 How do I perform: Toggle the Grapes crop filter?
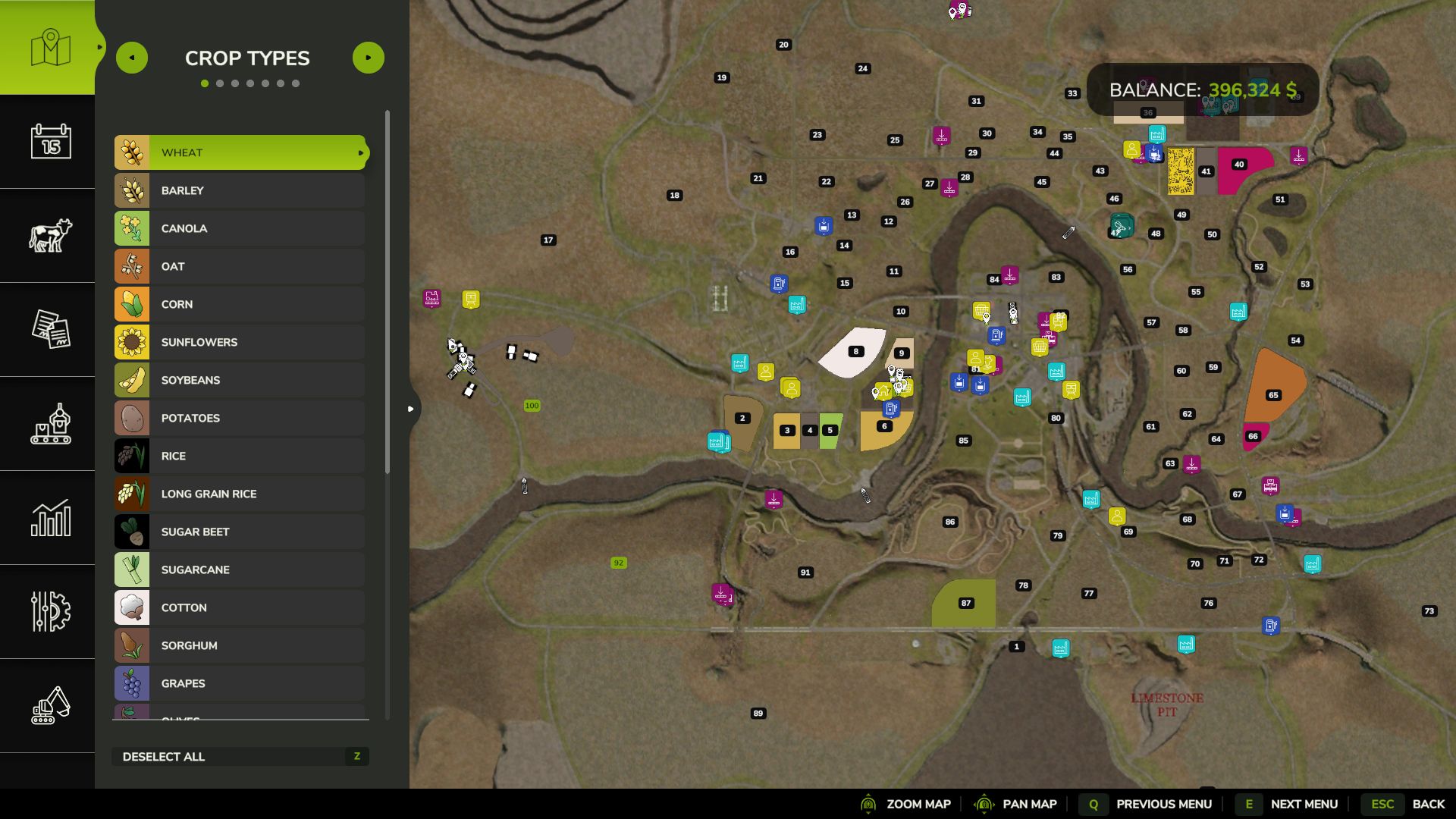tap(240, 683)
